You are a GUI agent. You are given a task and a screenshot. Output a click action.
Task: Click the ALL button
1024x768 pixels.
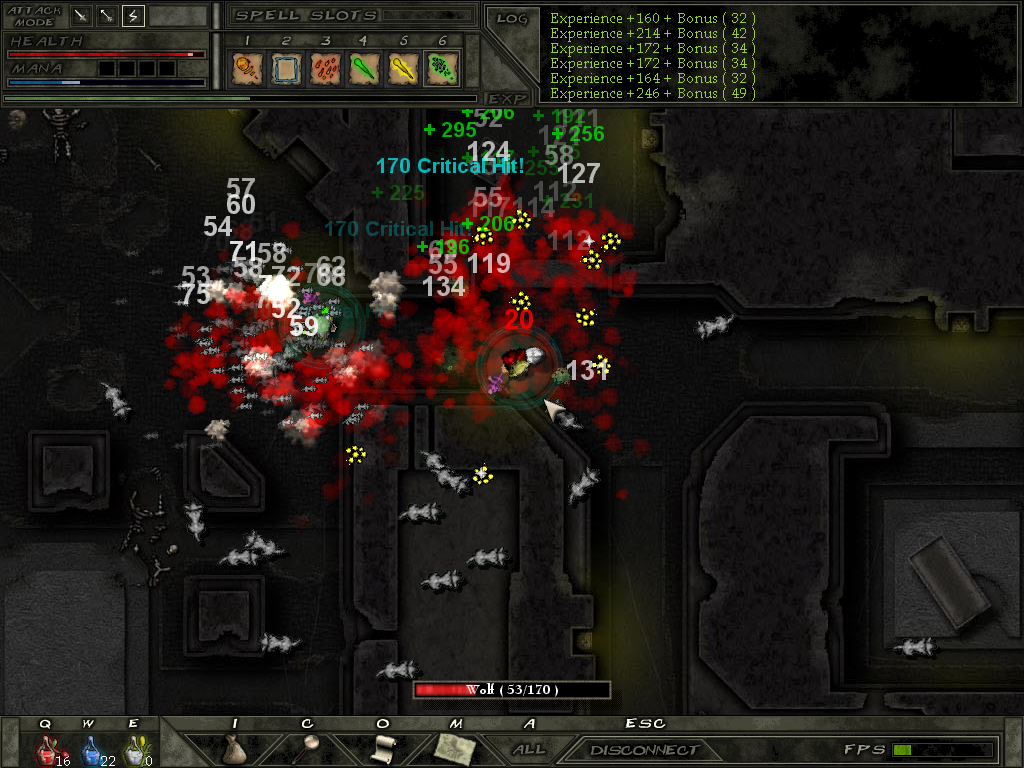[529, 749]
